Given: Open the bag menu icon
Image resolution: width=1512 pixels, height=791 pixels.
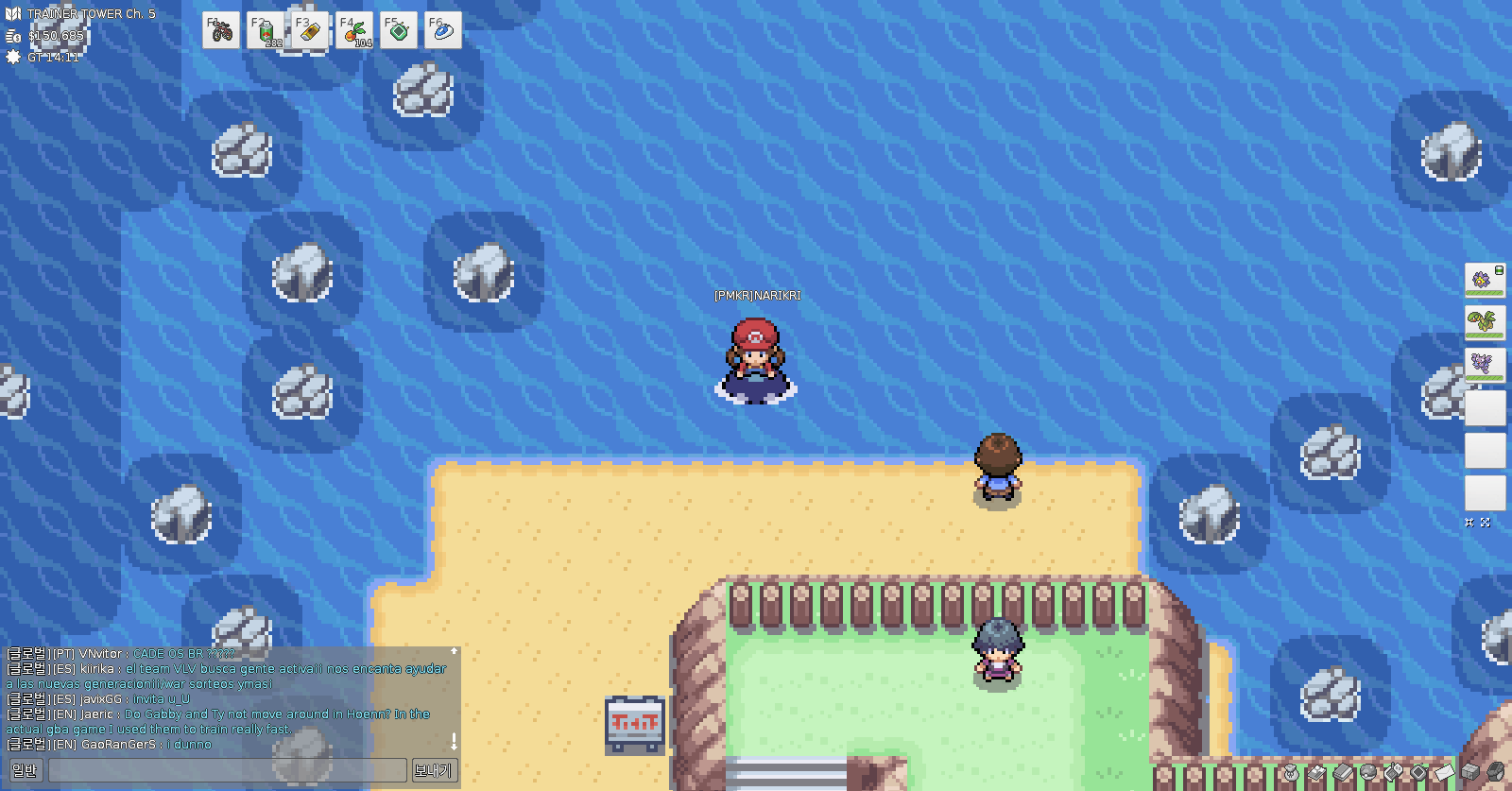Looking at the screenshot, I should coord(1291,773).
